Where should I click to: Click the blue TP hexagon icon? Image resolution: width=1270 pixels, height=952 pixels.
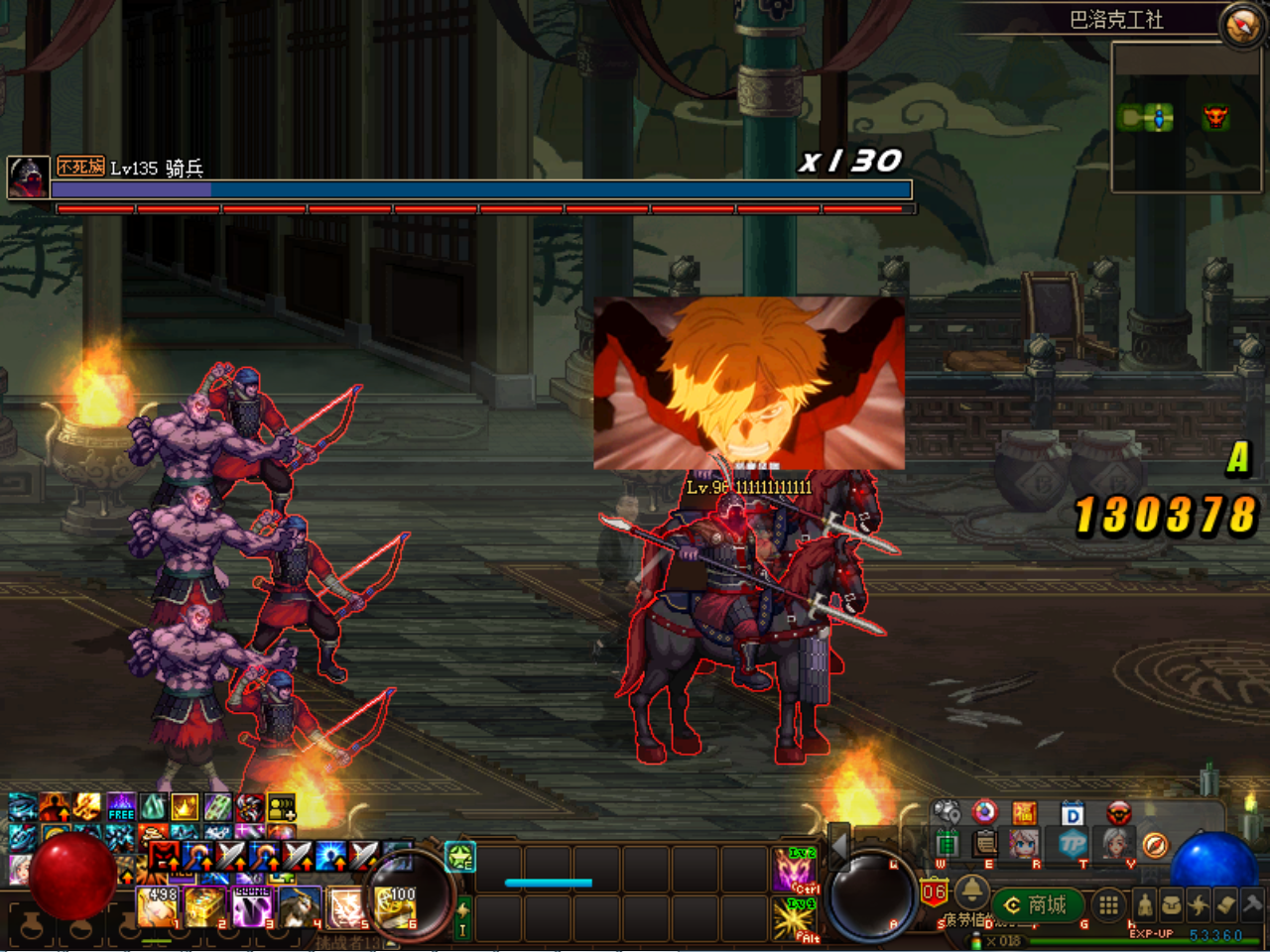pos(1073,845)
